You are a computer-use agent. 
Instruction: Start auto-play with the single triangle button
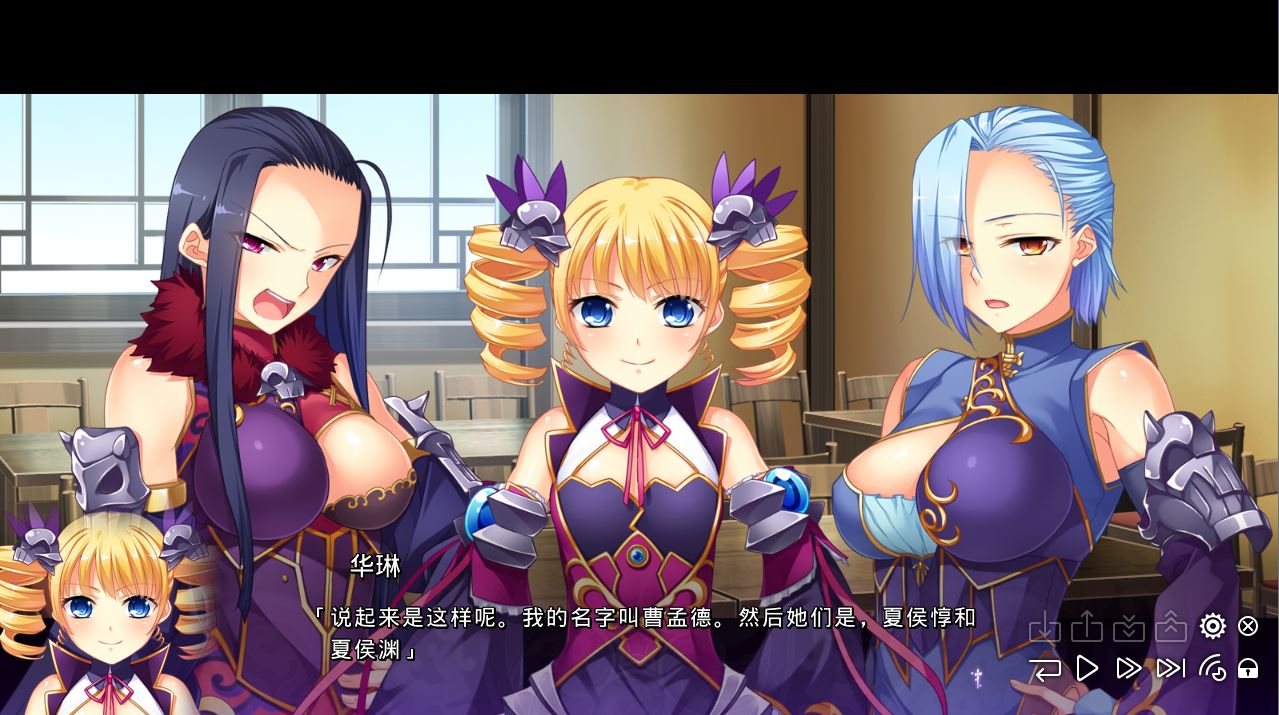[x=1087, y=668]
